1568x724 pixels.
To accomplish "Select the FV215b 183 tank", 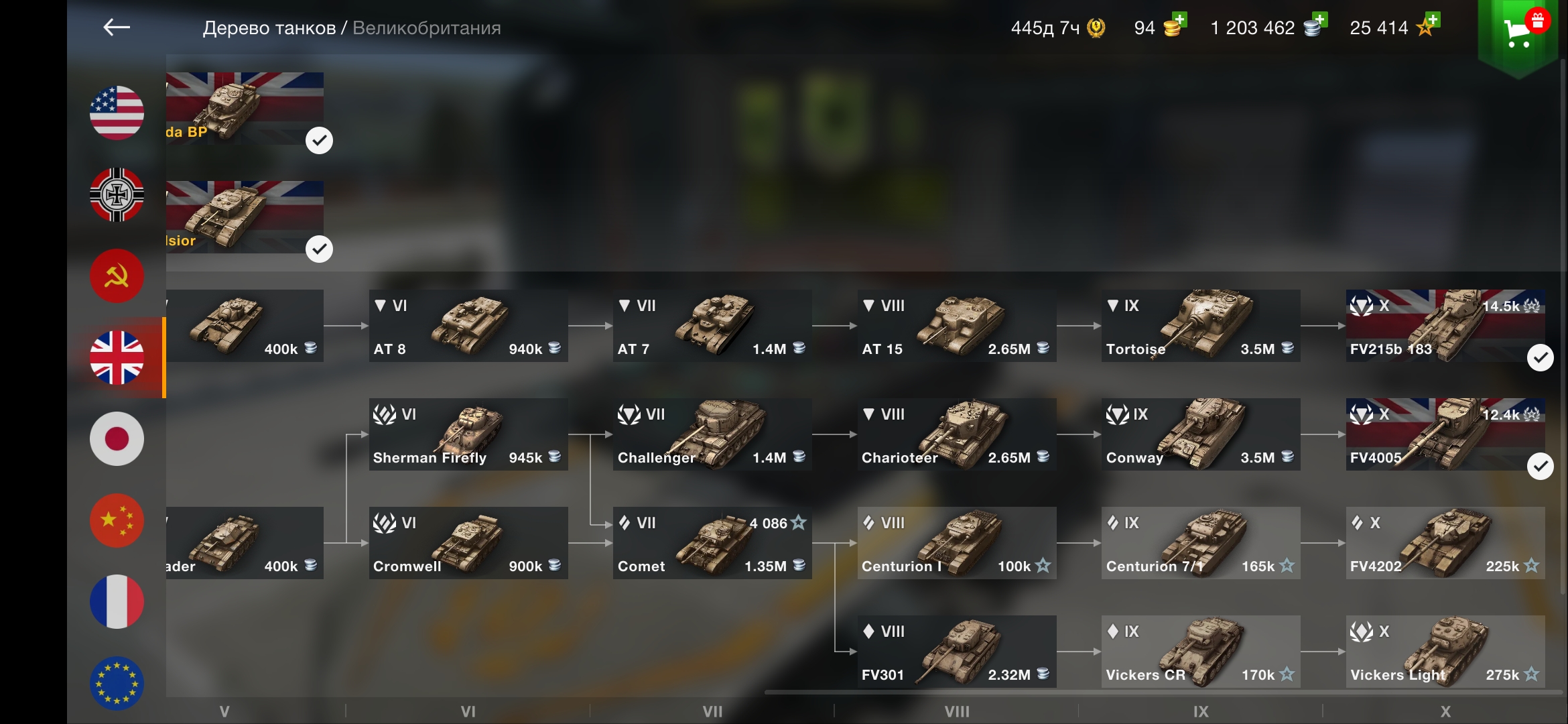I will coord(1445,326).
